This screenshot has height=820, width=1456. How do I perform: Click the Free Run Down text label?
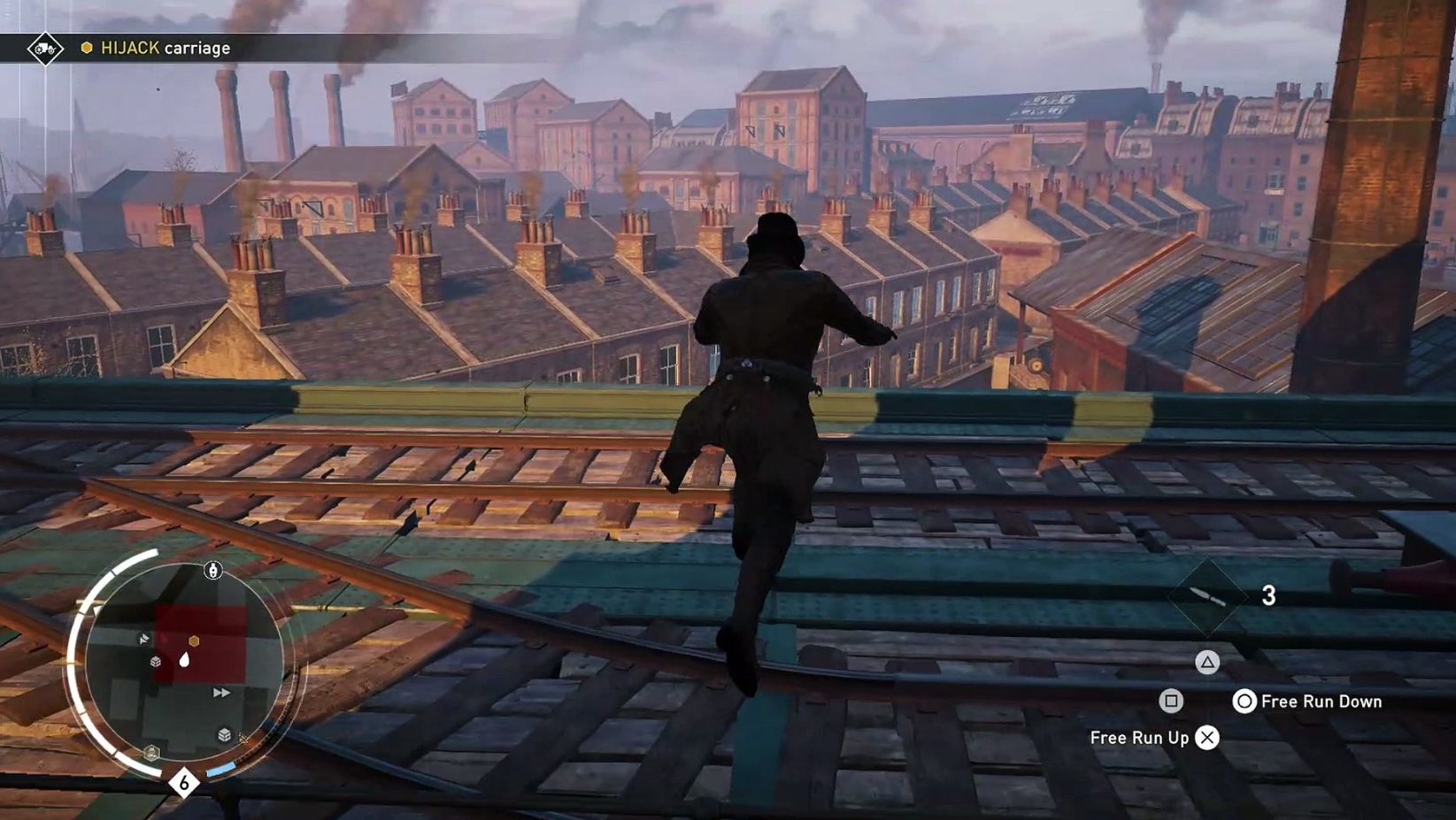pyautogui.click(x=1321, y=701)
